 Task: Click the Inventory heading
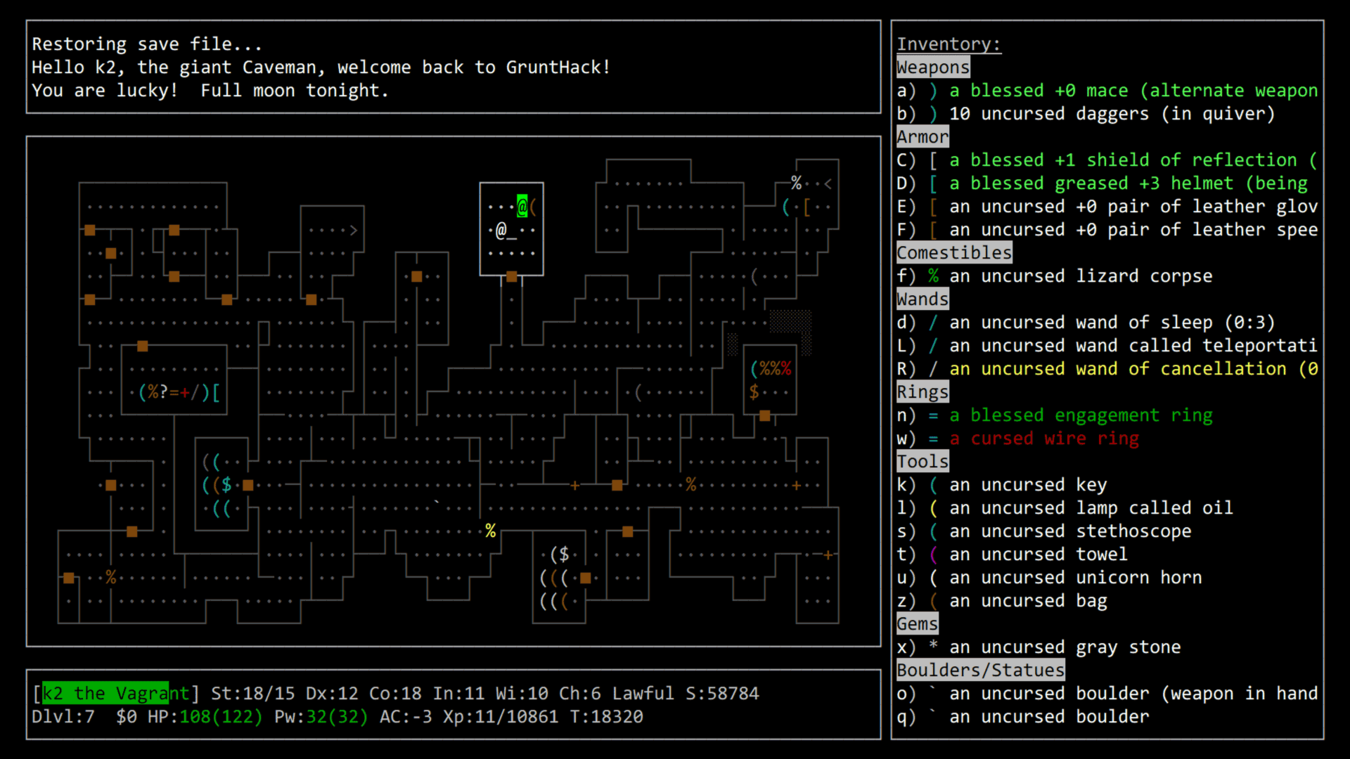point(948,43)
